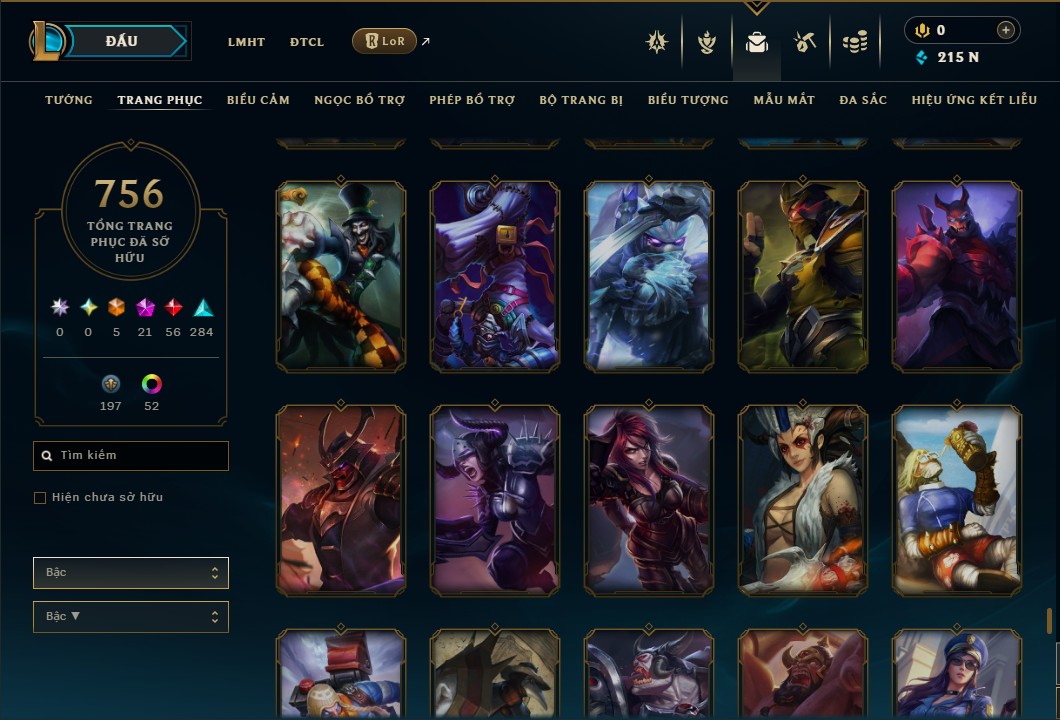Focus the Tìm kiếm search box
This screenshot has height=720, width=1060.
tap(131, 456)
